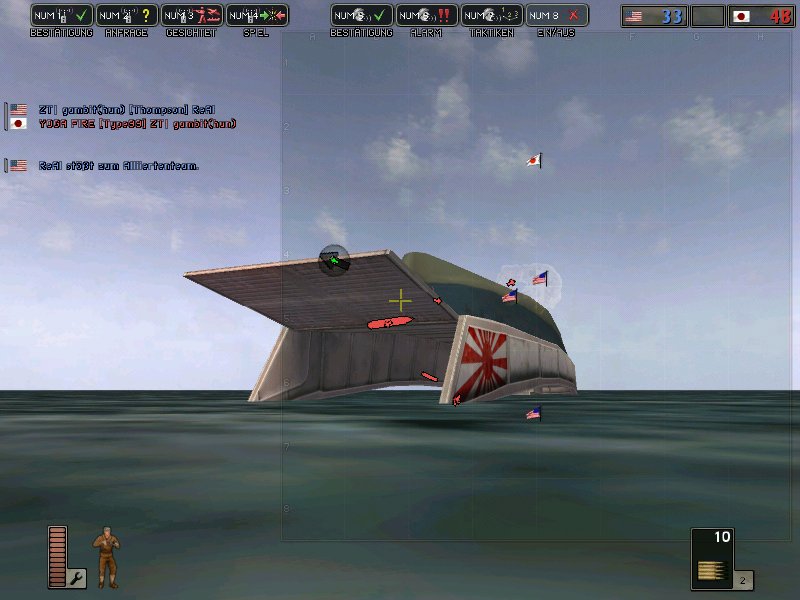Open the Anfrage radio command menu
This screenshot has width=800, height=600.
tap(127, 16)
